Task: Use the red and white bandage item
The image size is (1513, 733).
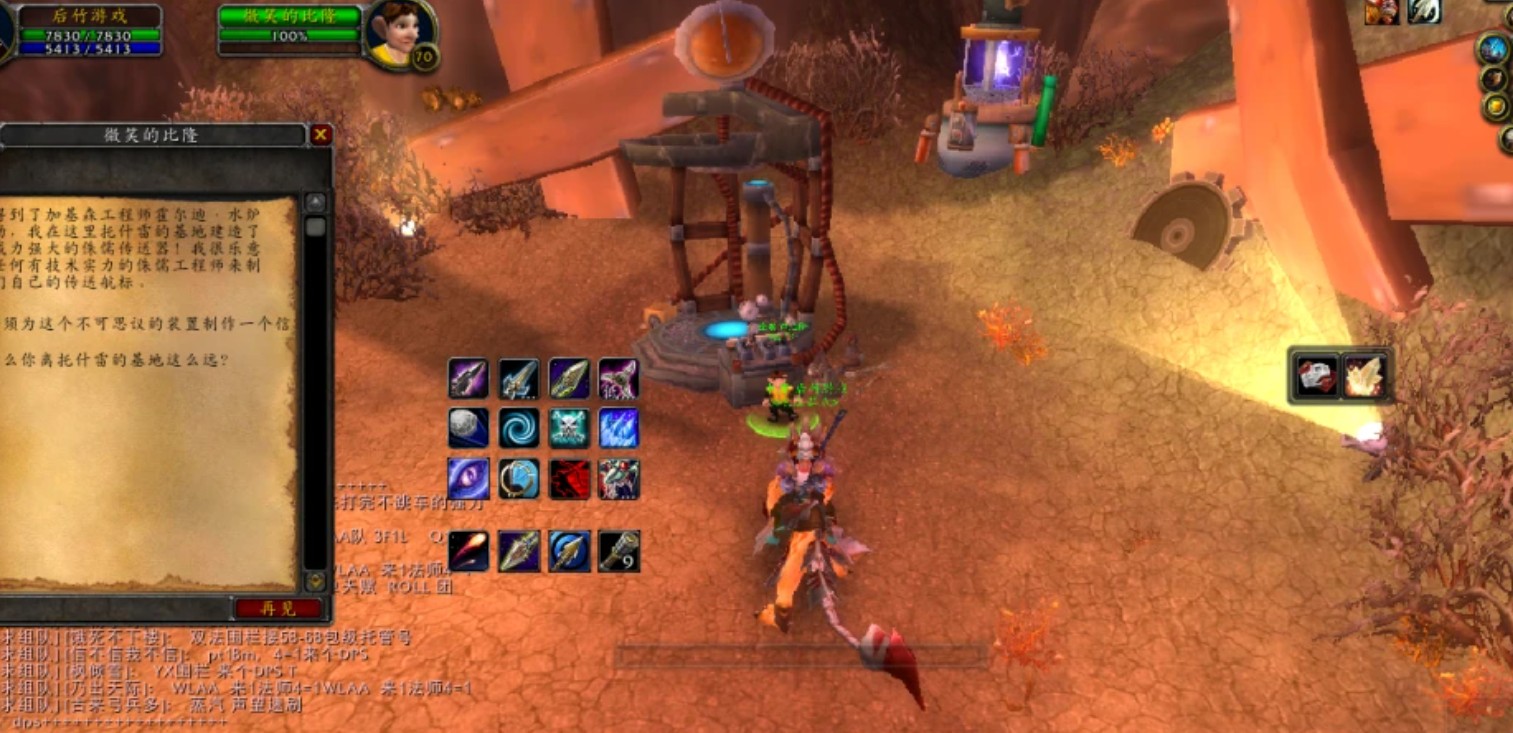Action: [1316, 377]
